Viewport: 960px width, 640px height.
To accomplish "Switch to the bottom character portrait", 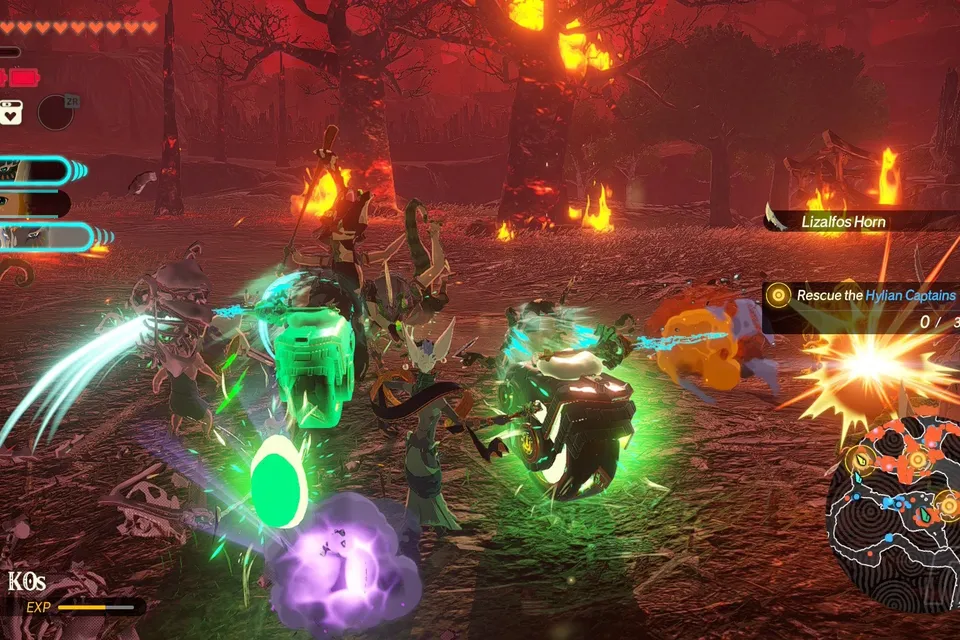I will [x=40, y=237].
